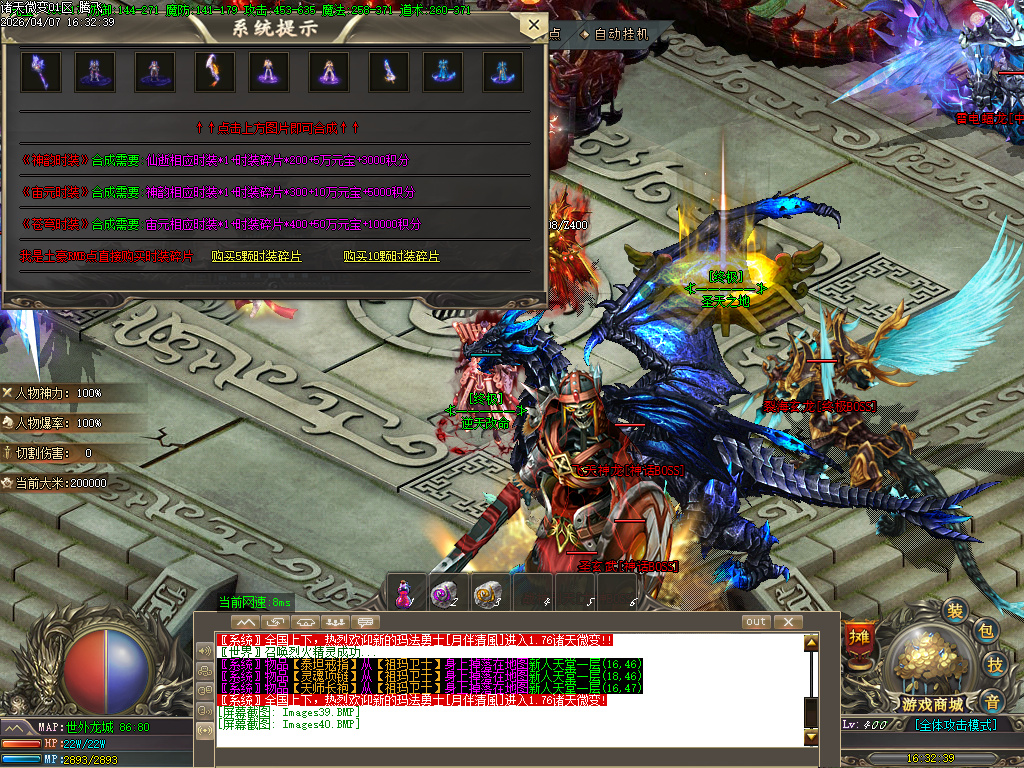
Task: Open the 摊 stall button
Action: tap(858, 637)
